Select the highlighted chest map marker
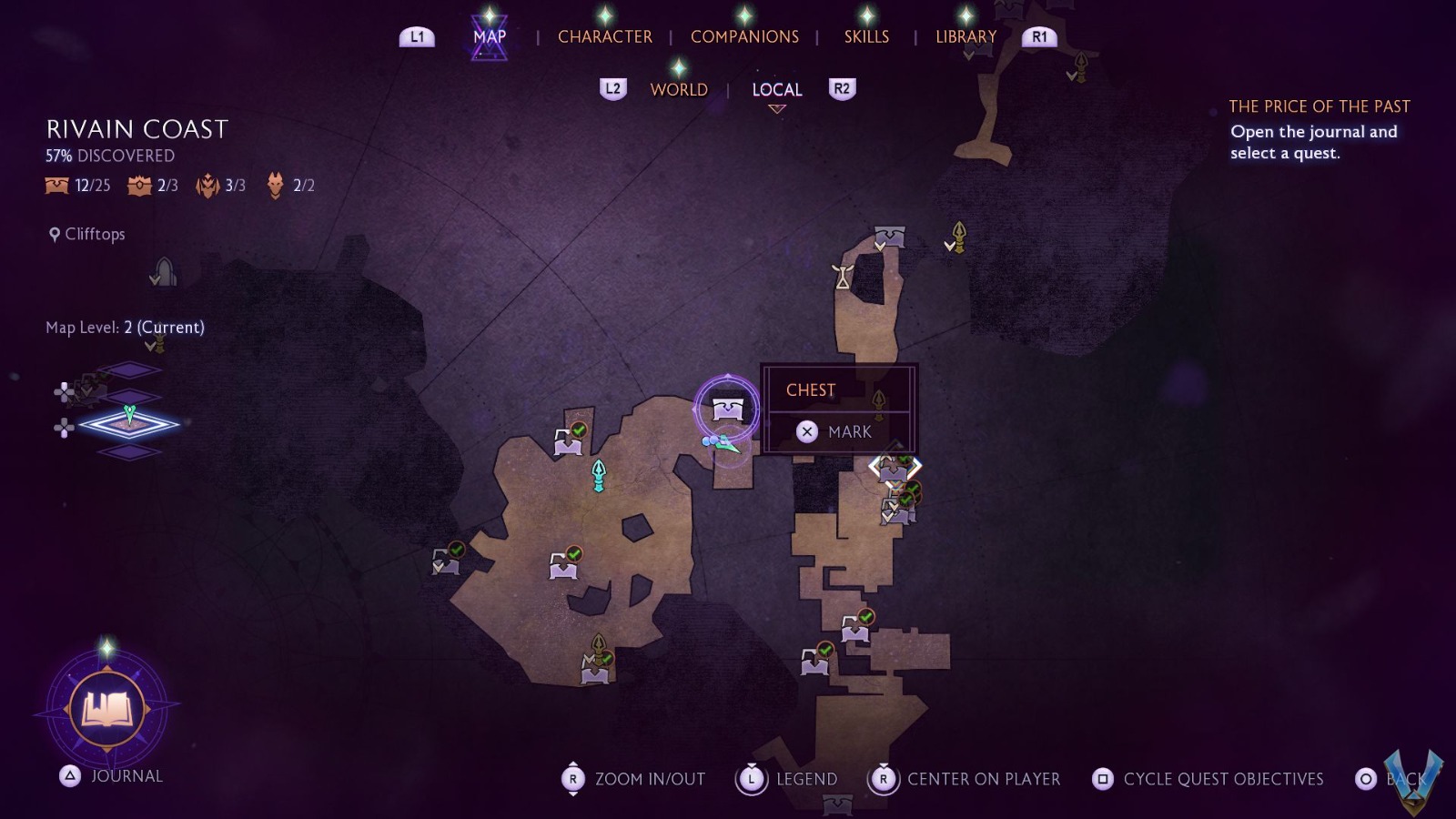Screen dimensions: 1456x819 [727, 409]
